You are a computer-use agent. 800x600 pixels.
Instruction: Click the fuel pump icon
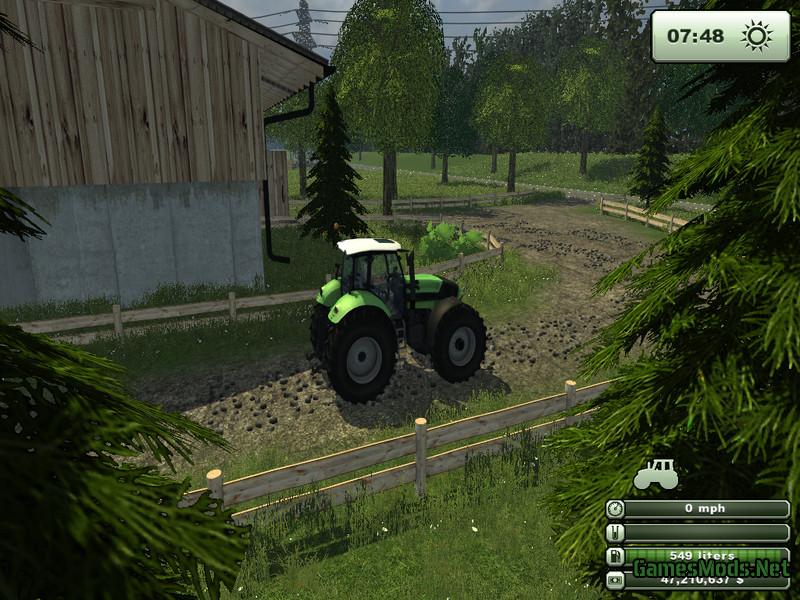pos(614,556)
